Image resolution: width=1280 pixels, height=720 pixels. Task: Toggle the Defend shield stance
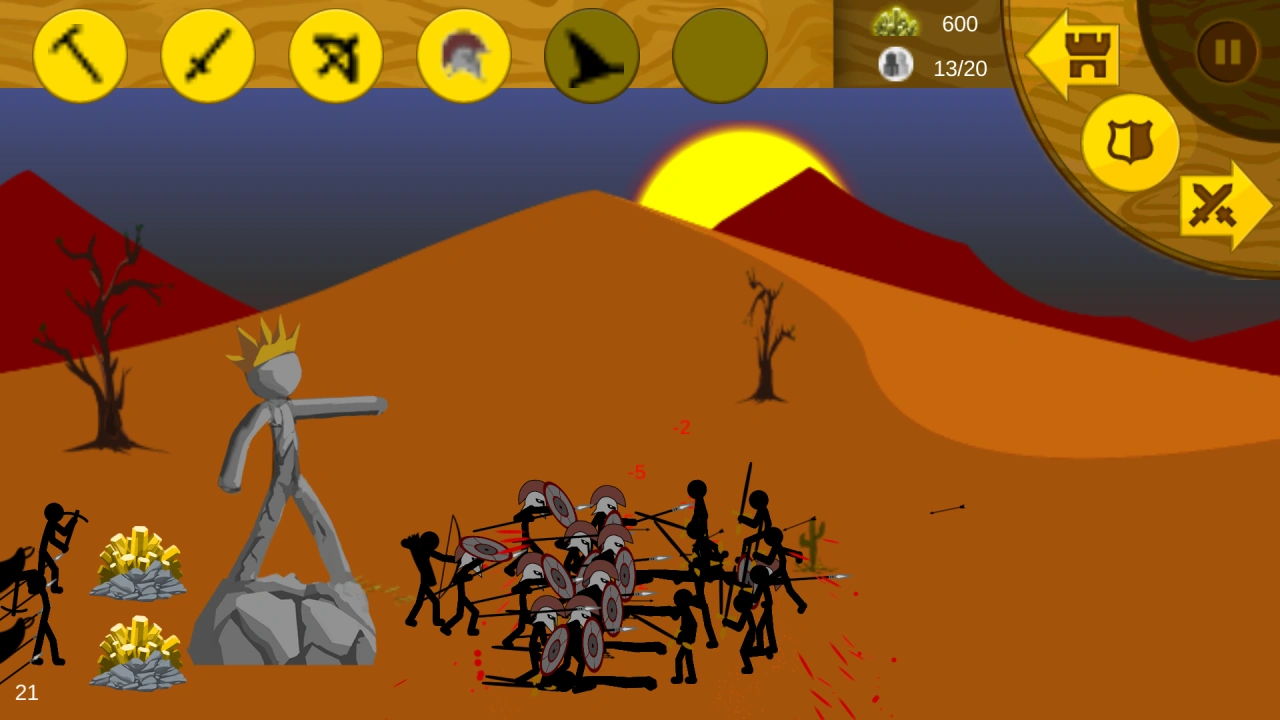(1131, 140)
